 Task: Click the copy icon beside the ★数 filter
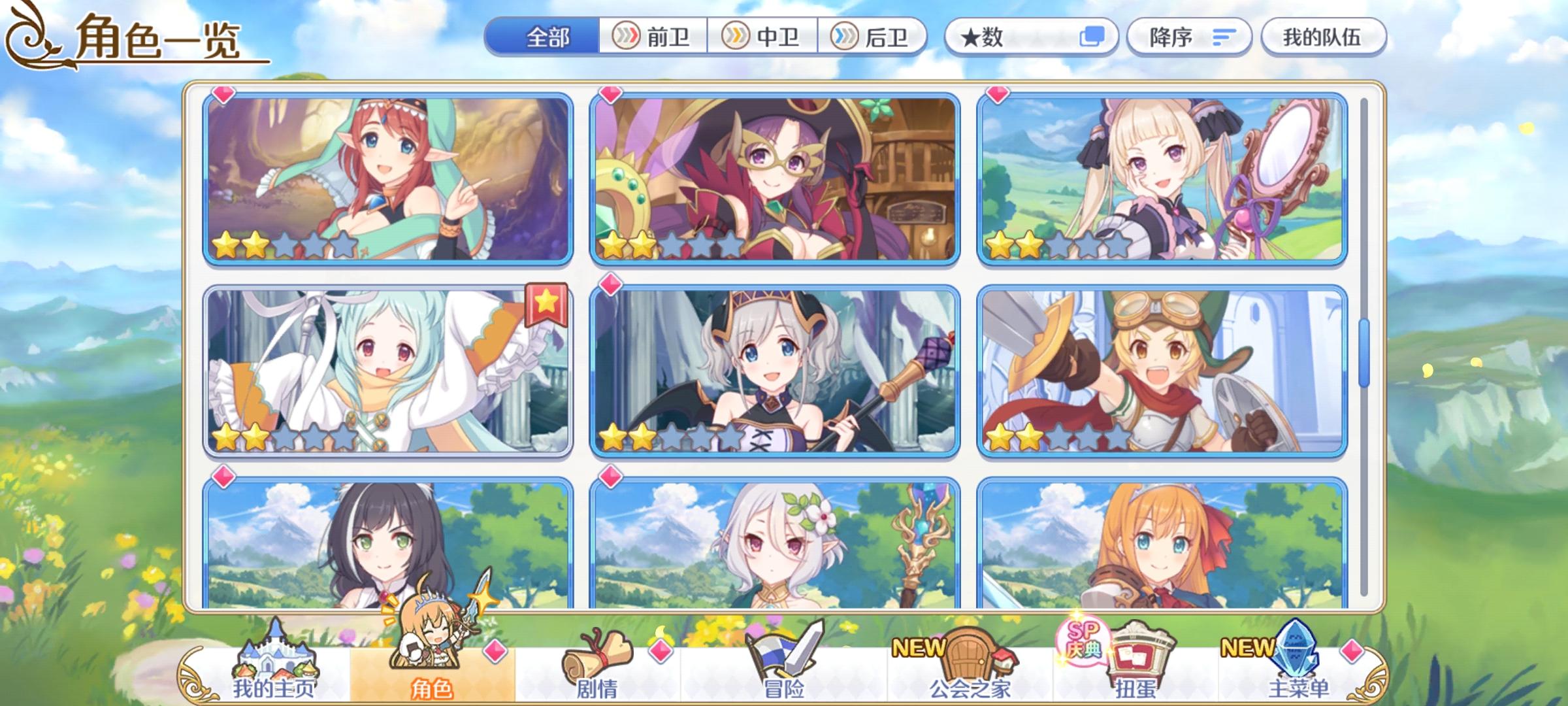(1098, 37)
